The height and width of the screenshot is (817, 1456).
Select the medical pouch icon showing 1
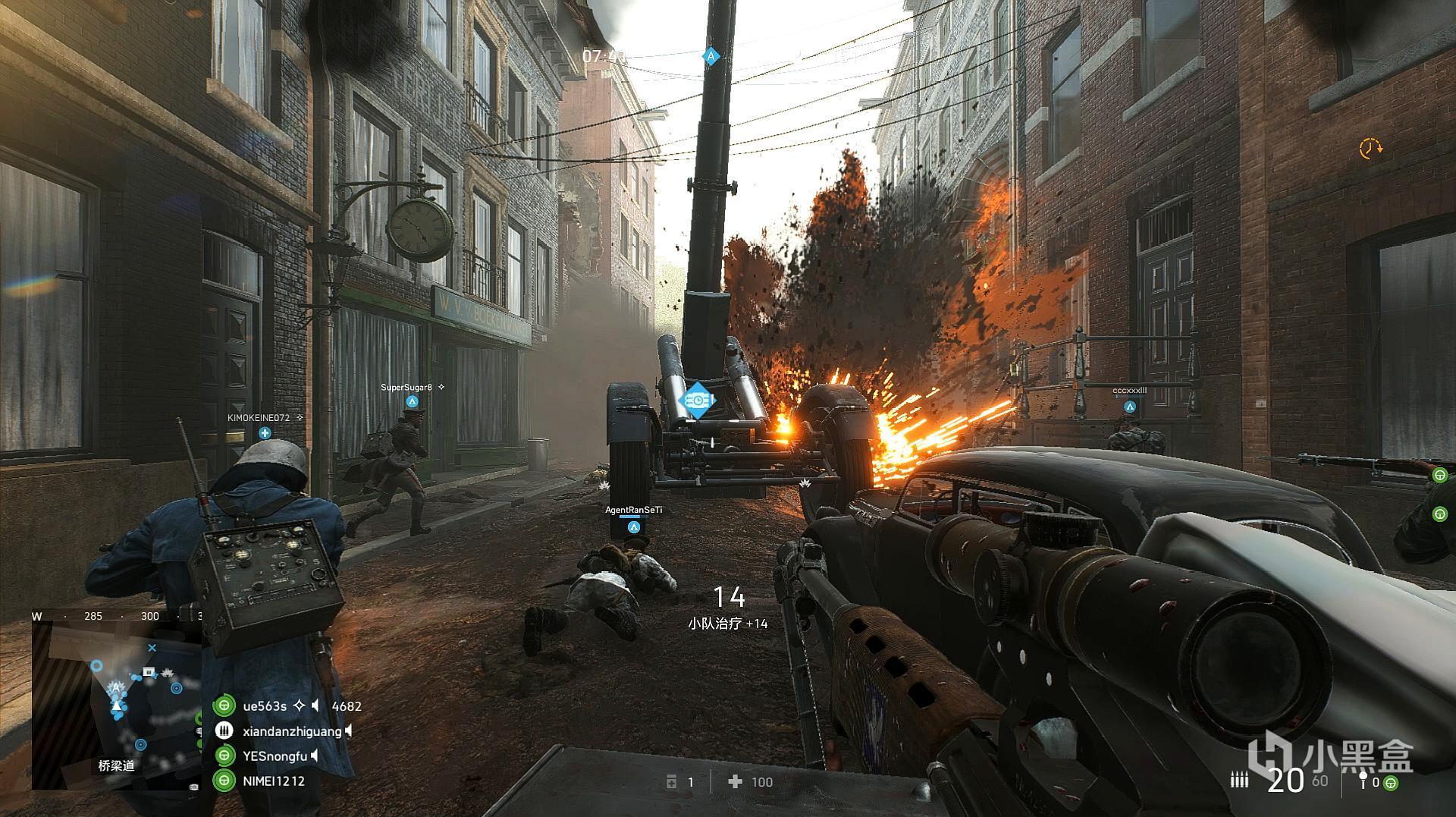[672, 782]
